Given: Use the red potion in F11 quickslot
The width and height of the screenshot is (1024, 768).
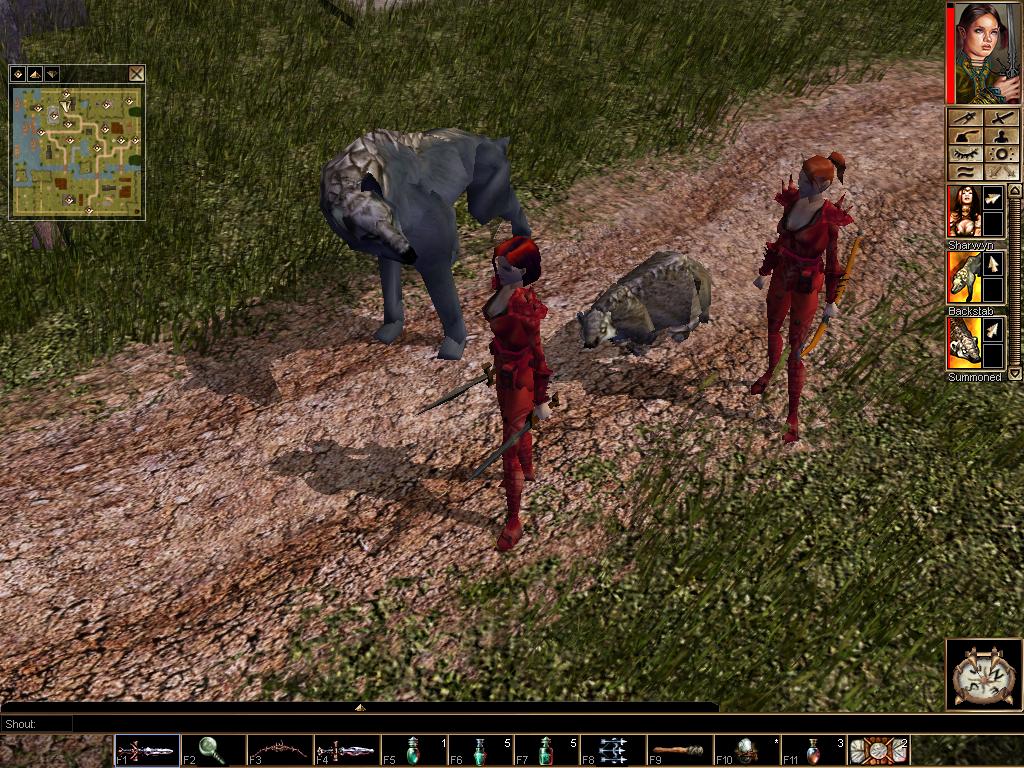Looking at the screenshot, I should click(x=813, y=750).
